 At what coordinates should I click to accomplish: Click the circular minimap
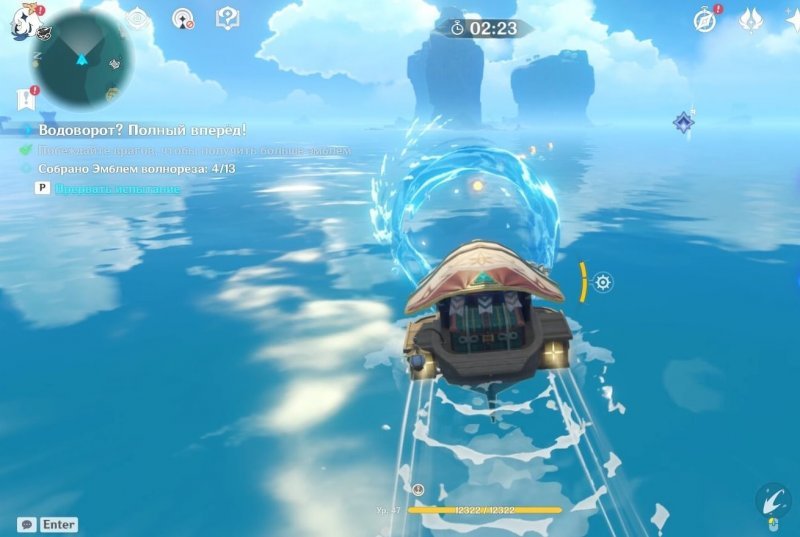pos(80,58)
